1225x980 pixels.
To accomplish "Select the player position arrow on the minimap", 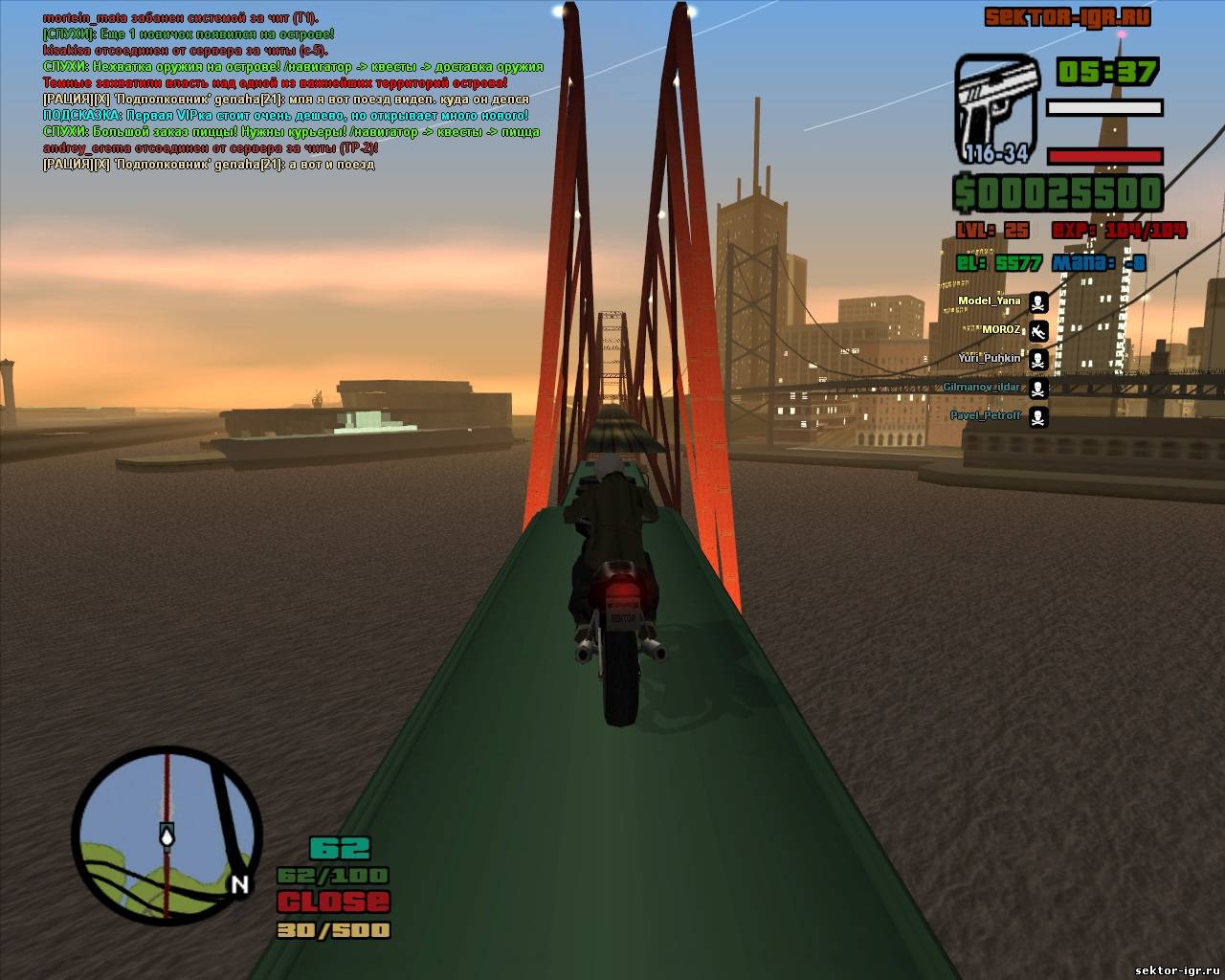I will 167,836.
